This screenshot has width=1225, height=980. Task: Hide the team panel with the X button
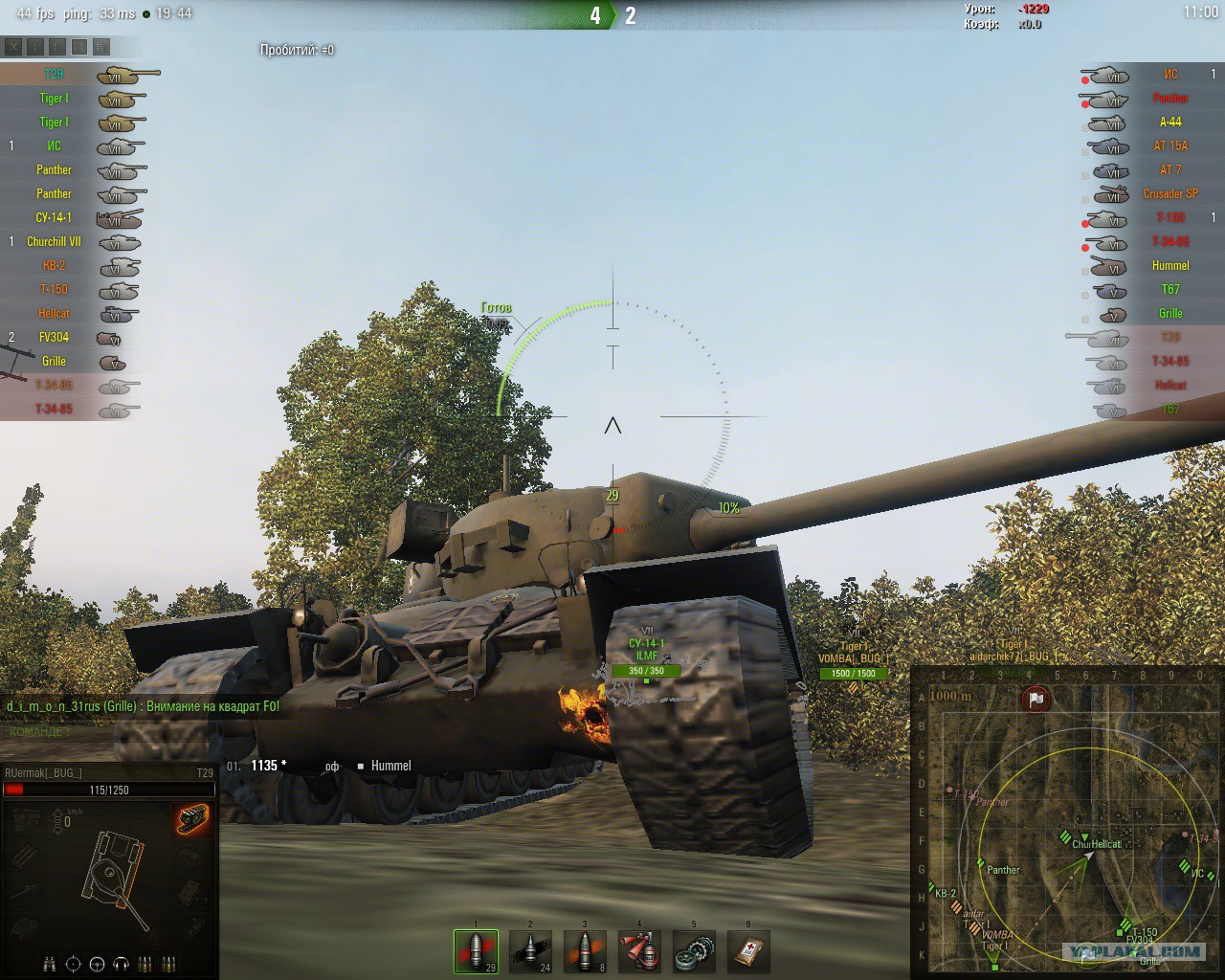(x=13, y=46)
